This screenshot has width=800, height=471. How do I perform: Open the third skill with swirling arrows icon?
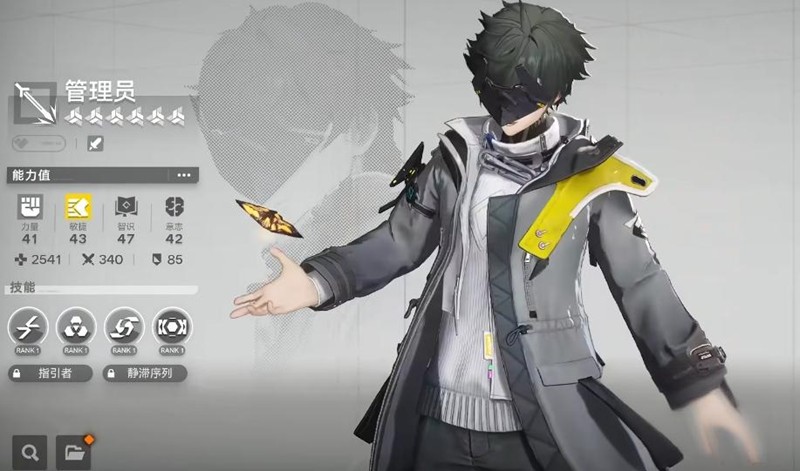click(x=124, y=326)
